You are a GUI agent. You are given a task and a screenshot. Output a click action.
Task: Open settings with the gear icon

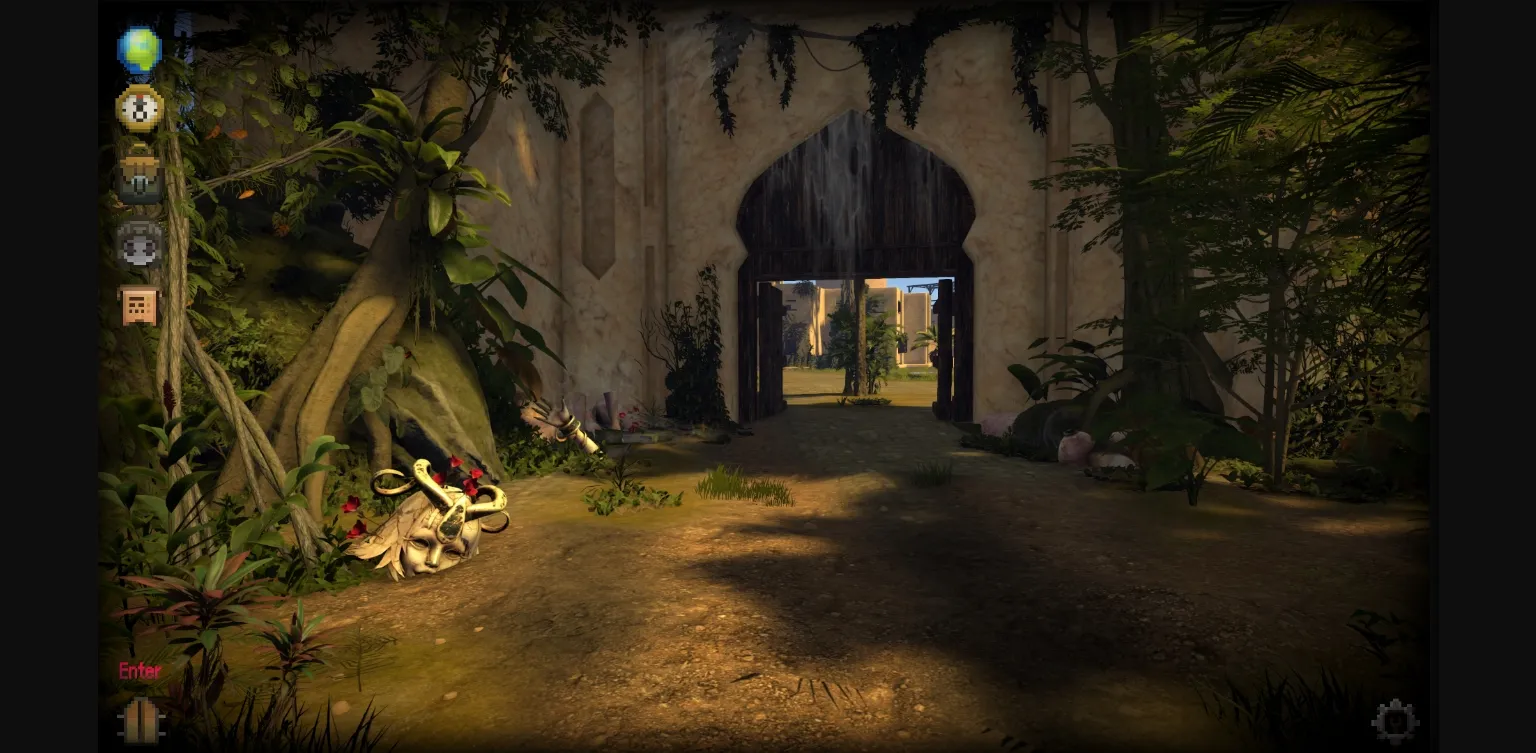coord(1395,719)
